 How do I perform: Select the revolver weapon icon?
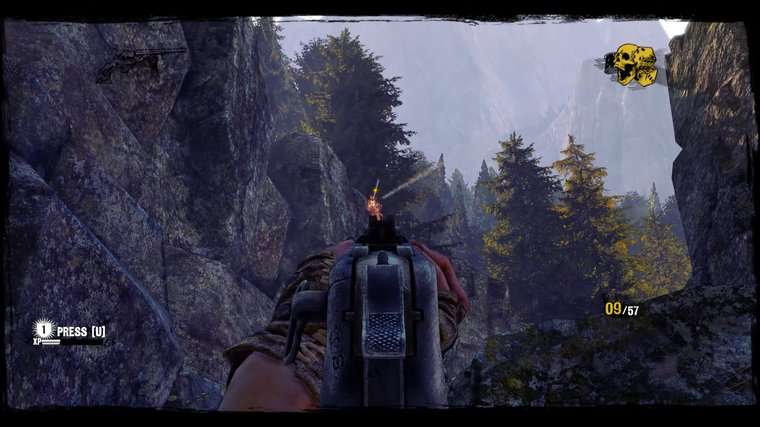click(140, 64)
